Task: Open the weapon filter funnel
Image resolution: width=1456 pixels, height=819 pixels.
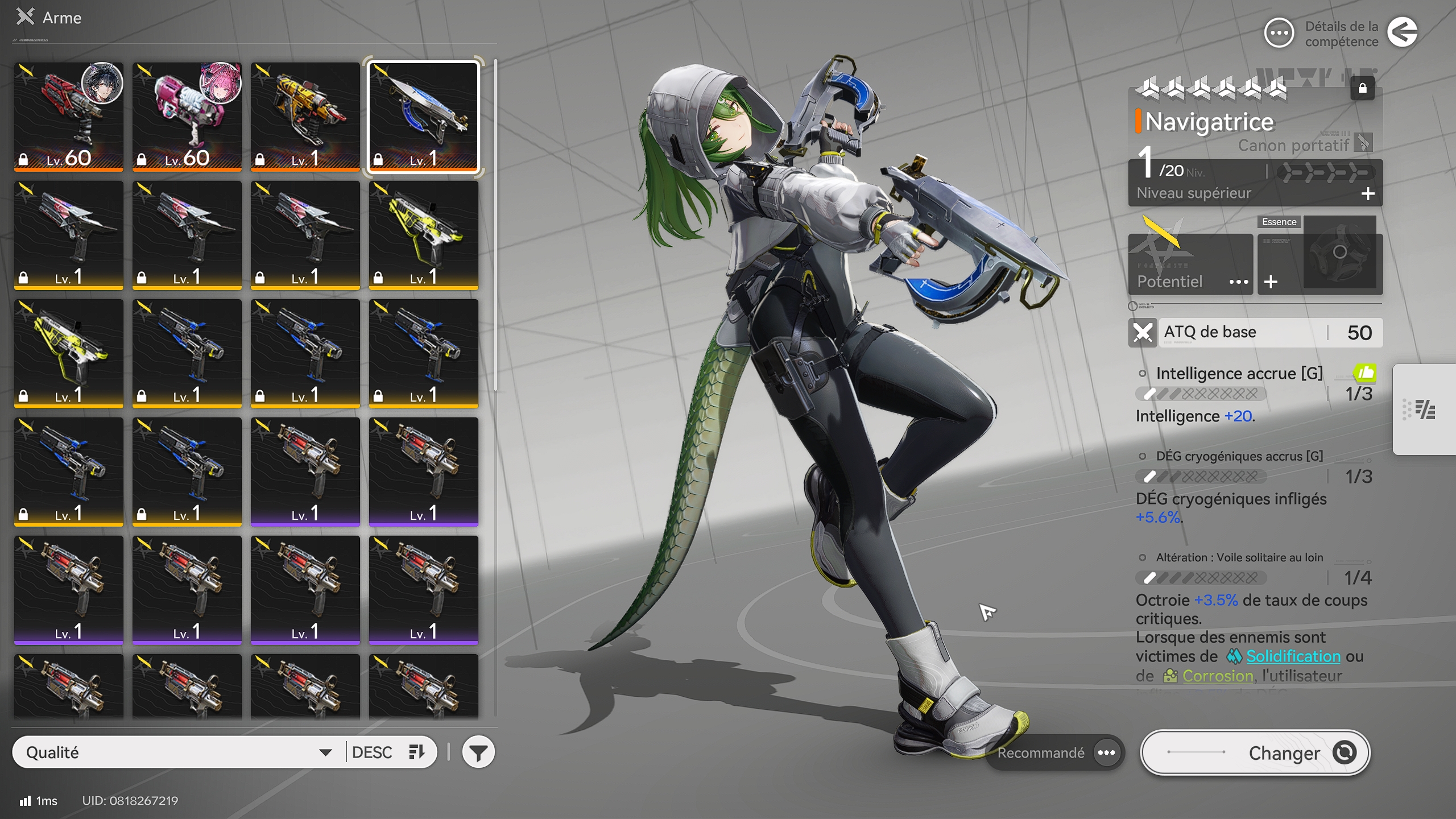Action: 478,752
